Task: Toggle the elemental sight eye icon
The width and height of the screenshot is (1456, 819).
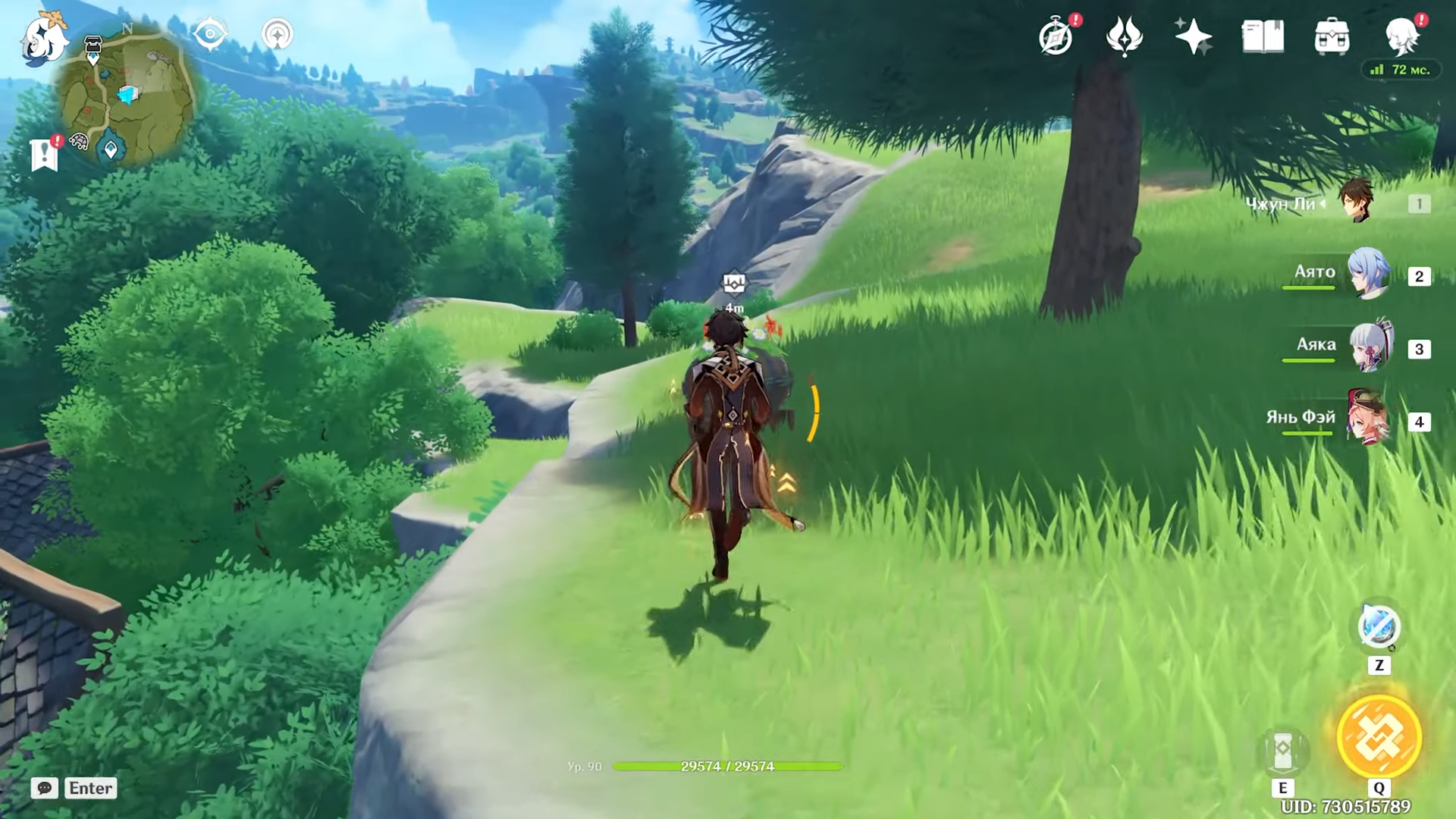Action: [x=210, y=34]
